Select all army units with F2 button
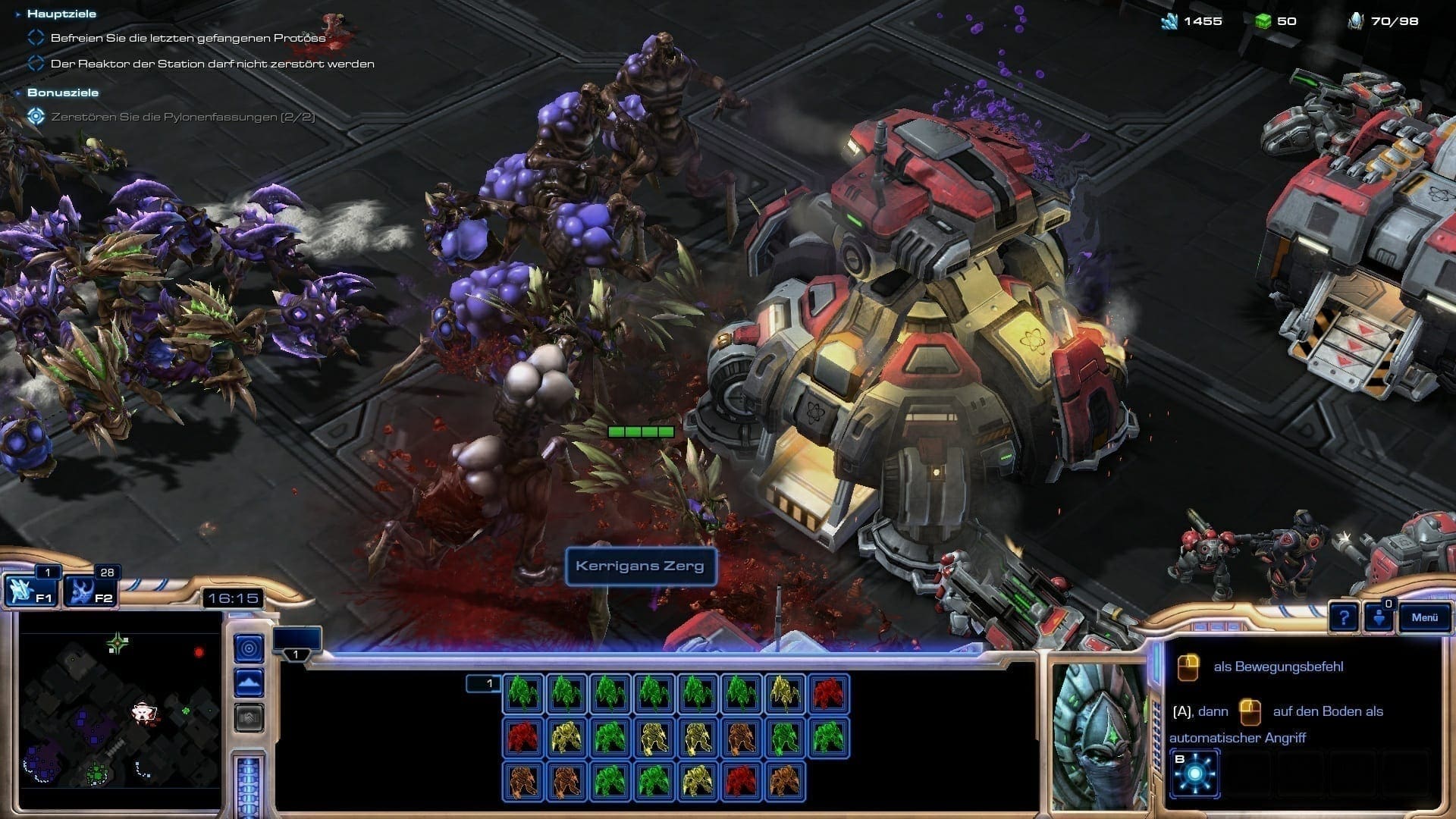Viewport: 1456px width, 819px height. [x=90, y=591]
